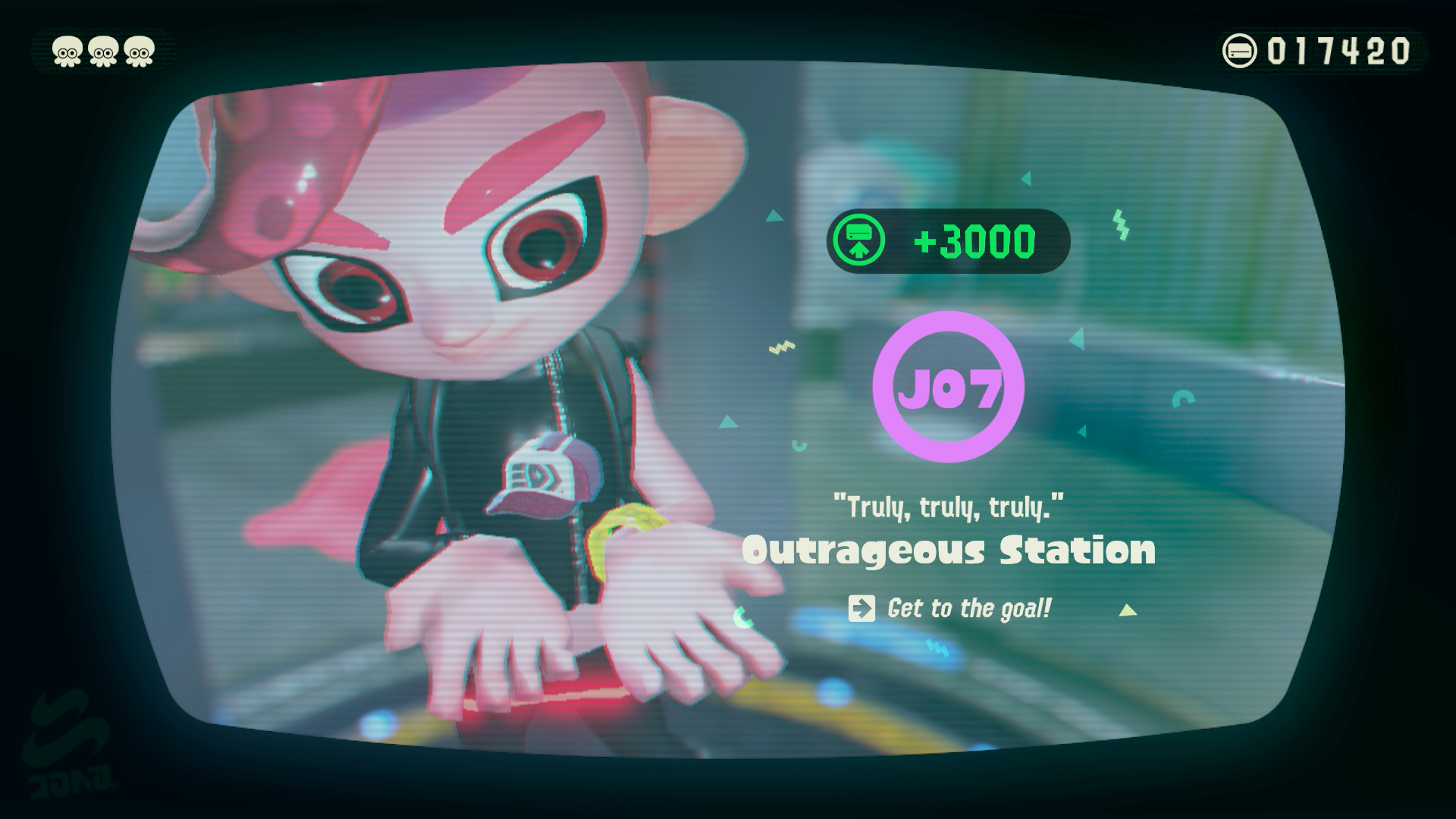The image size is (1456, 819).
Task: Click the white arrow icon before the objective text
Action: (861, 607)
